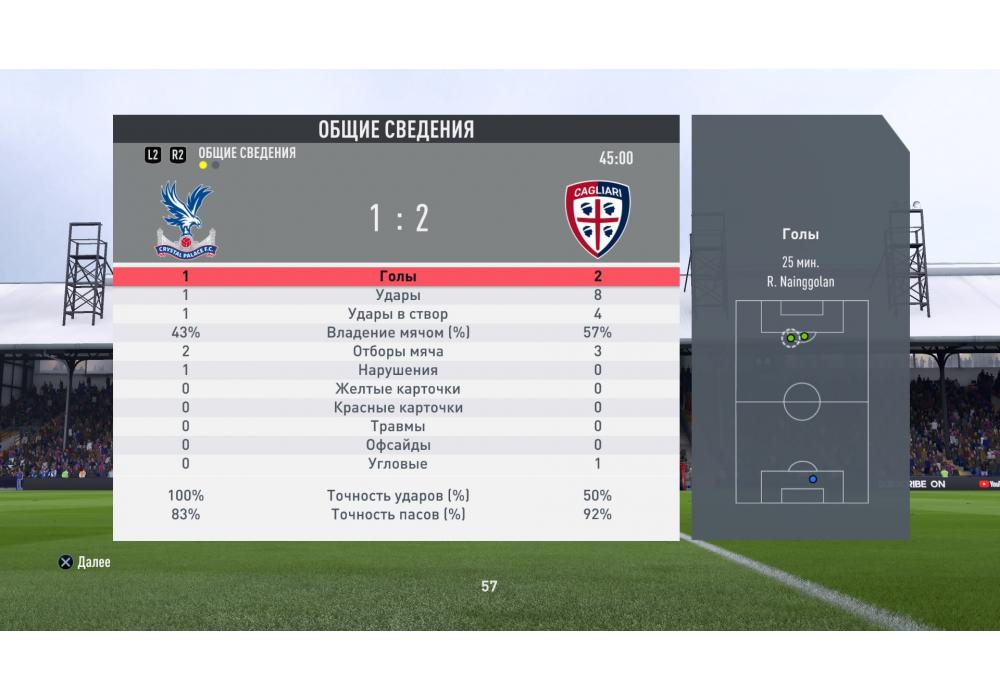Click the ОБЩИЕ СВЕДЕНИЯ tab label
1000x700 pixels.
point(247,153)
